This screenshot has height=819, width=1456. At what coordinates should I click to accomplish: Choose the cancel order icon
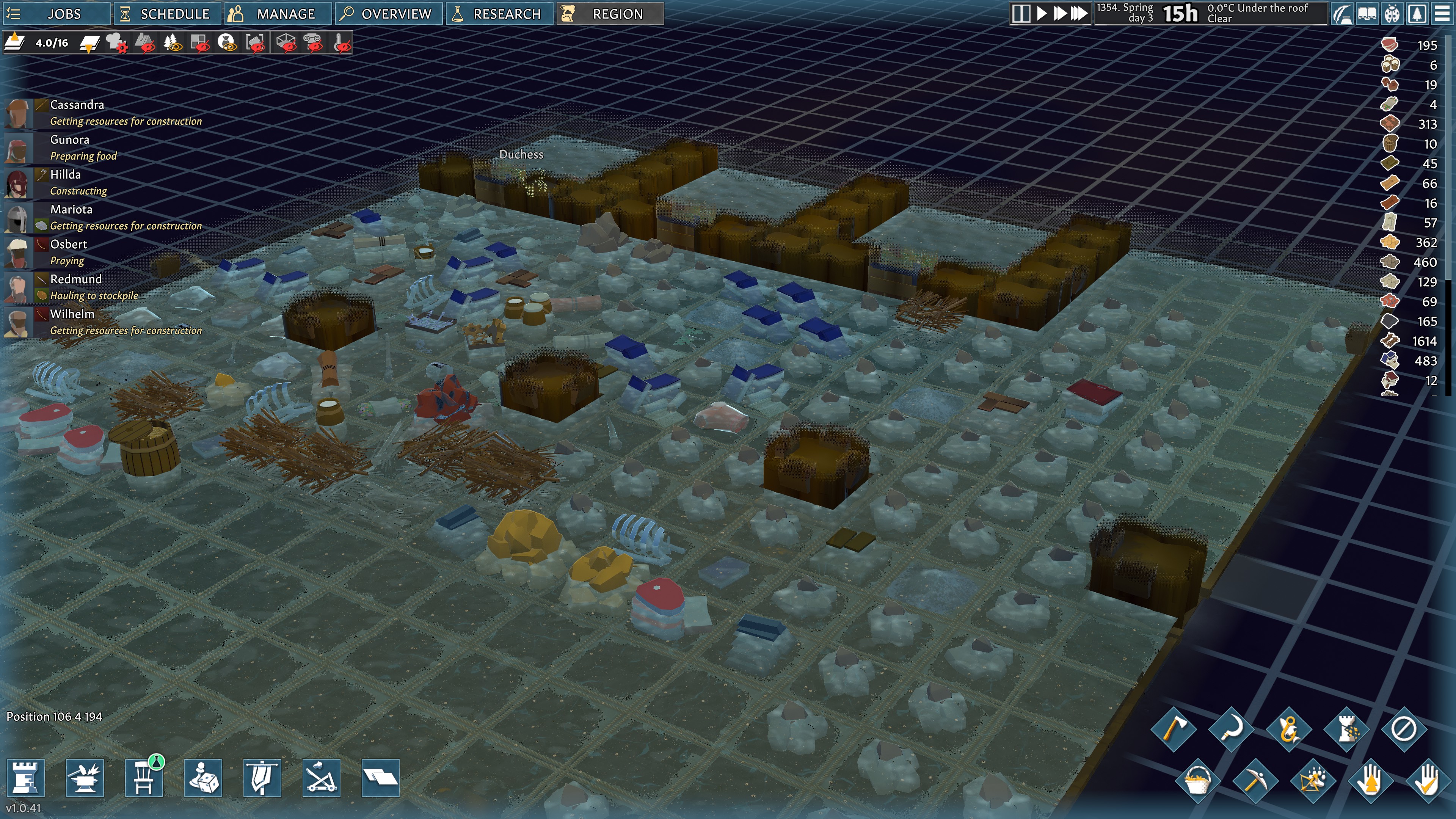tap(1404, 728)
